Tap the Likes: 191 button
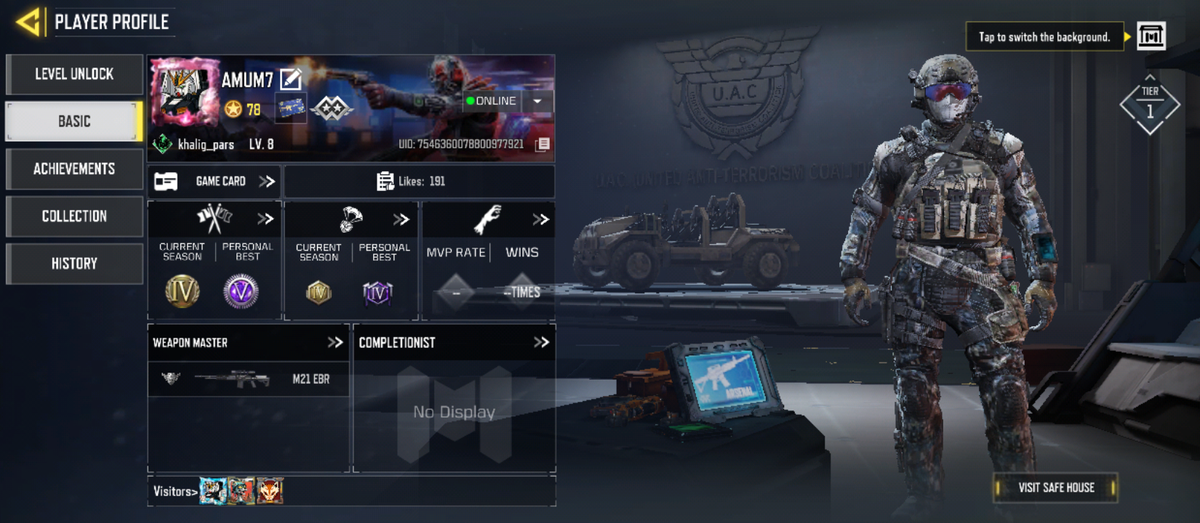Viewport: 1200px width, 523px height. [419, 181]
